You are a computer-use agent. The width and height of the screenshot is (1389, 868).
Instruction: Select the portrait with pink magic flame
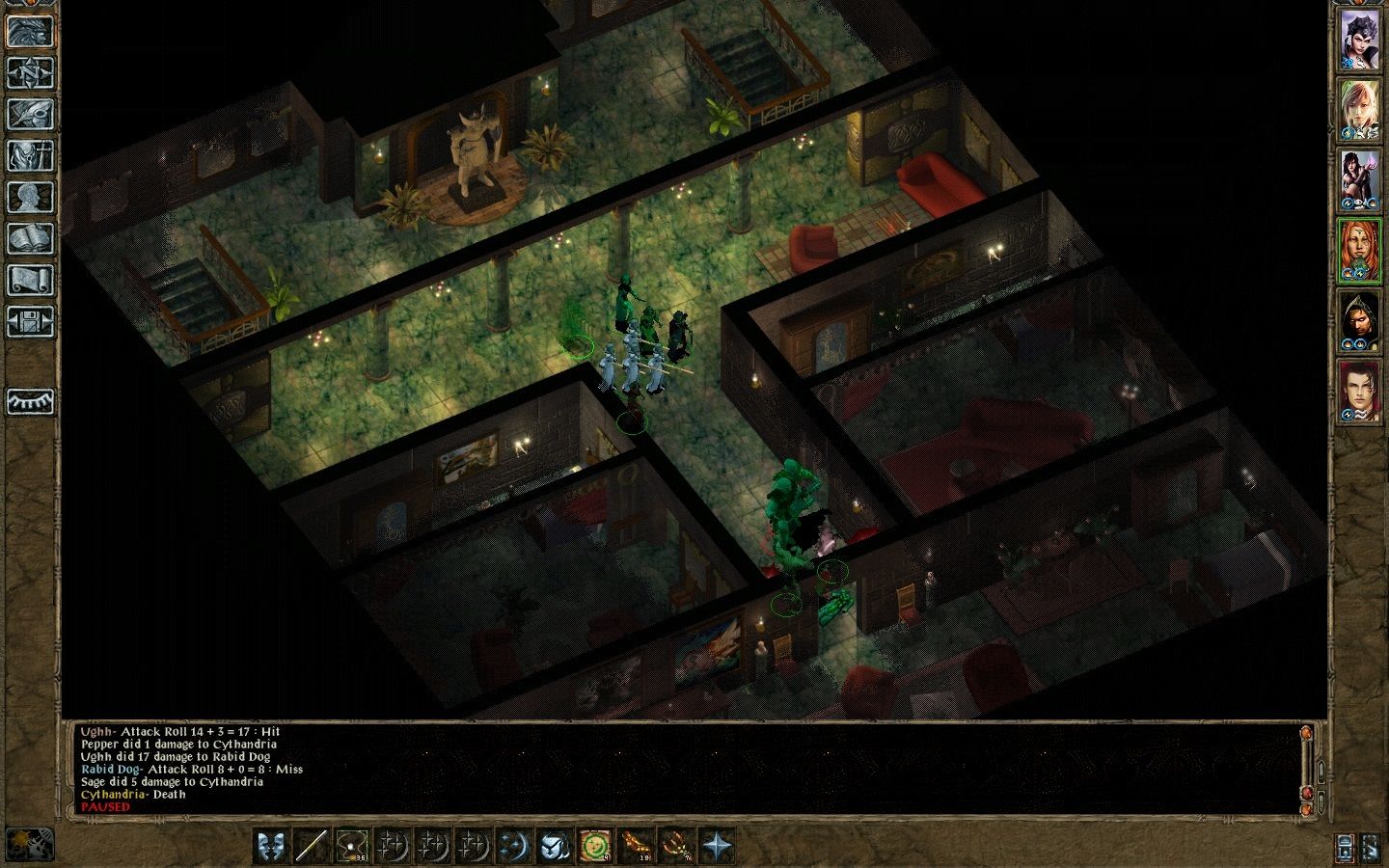[1358, 180]
